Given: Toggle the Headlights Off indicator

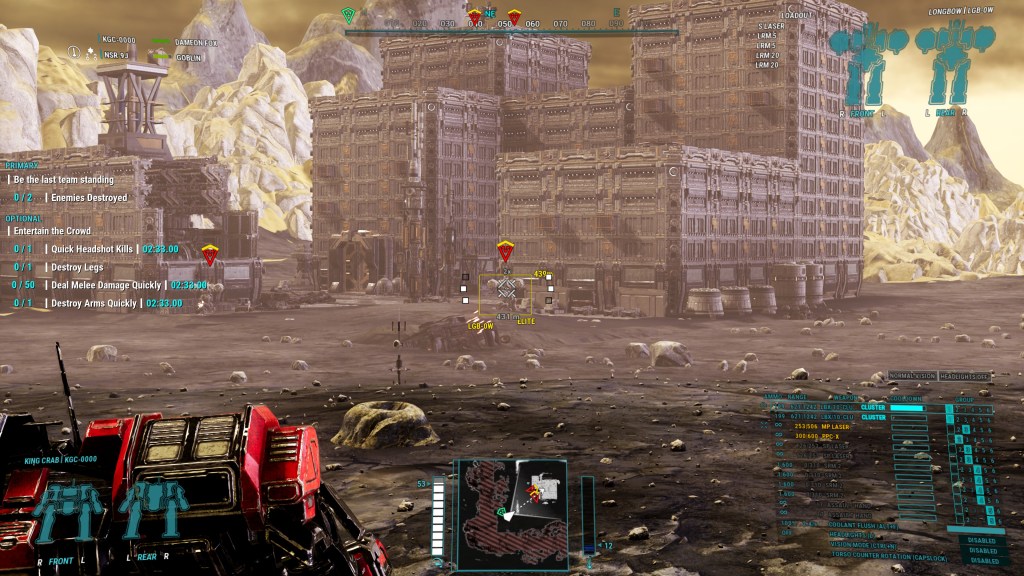Looking at the screenshot, I should pos(968,375).
